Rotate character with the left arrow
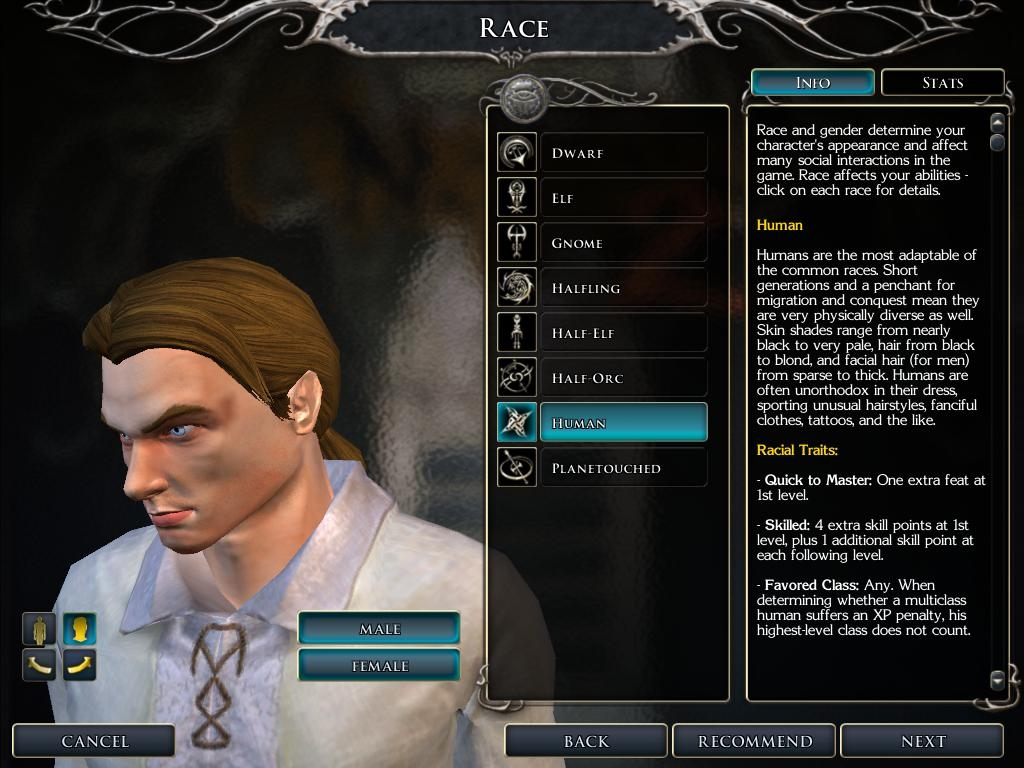 [39, 664]
